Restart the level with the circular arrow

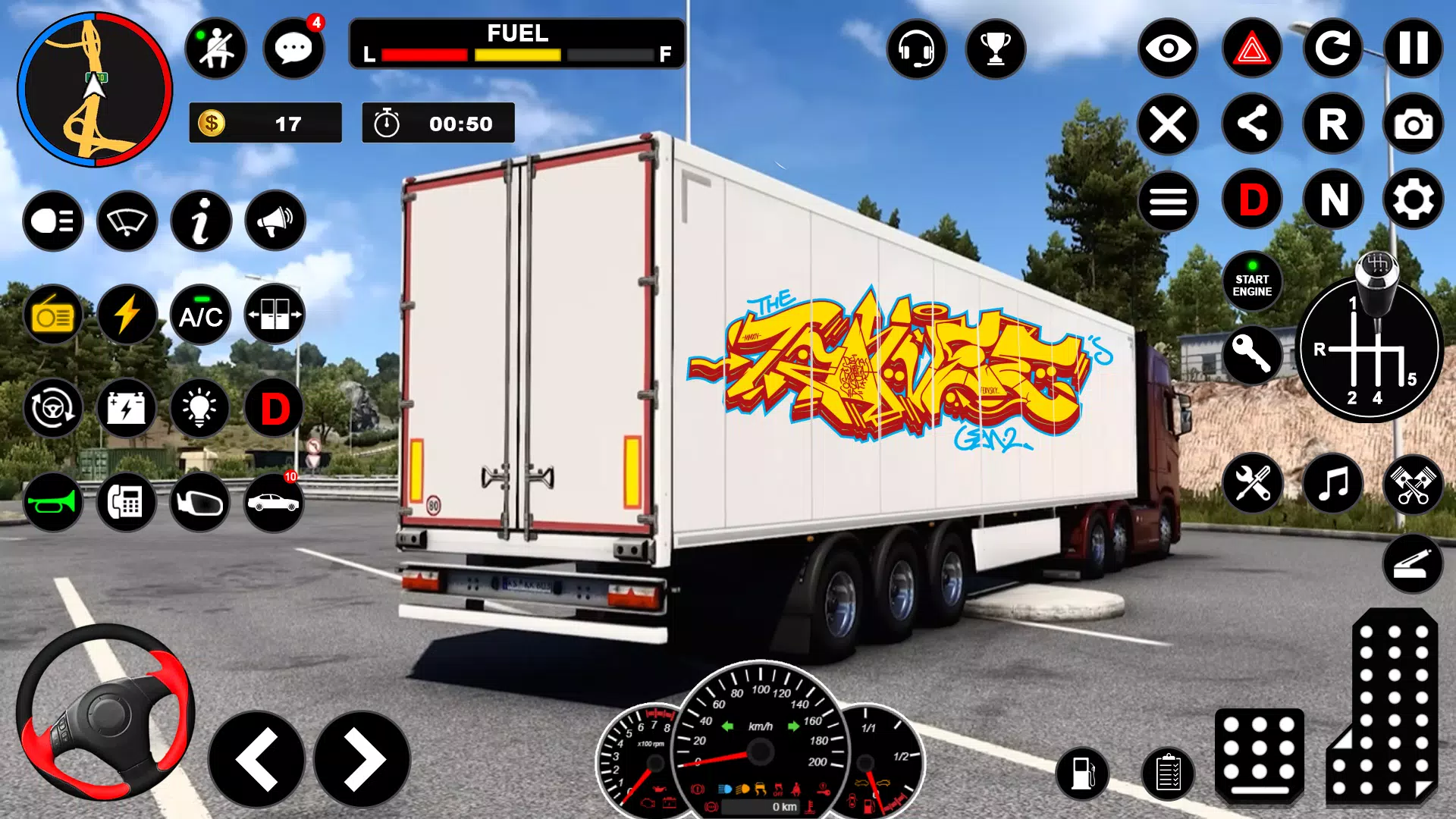1333,49
